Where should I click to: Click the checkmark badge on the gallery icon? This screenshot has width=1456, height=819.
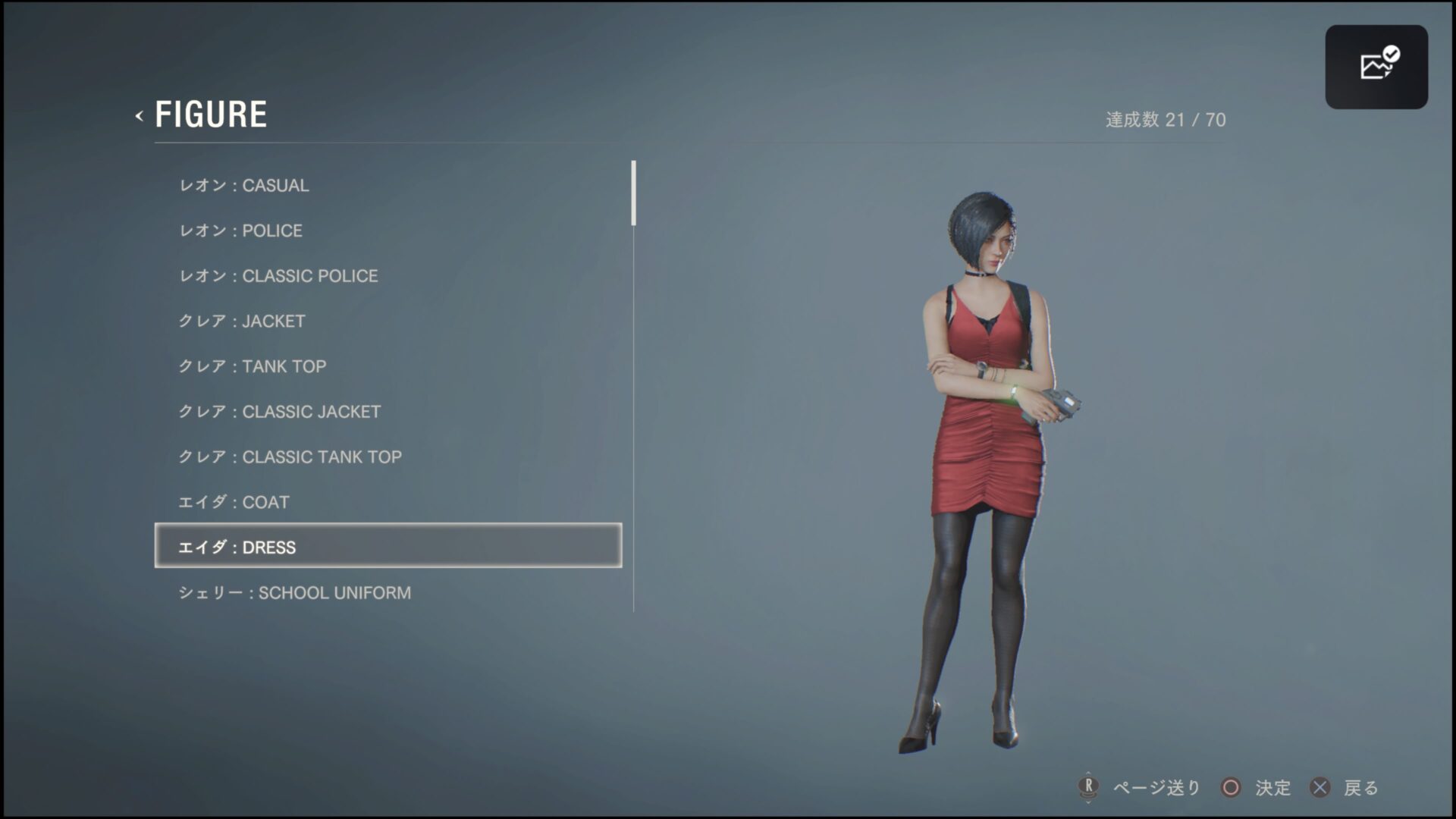1390,52
